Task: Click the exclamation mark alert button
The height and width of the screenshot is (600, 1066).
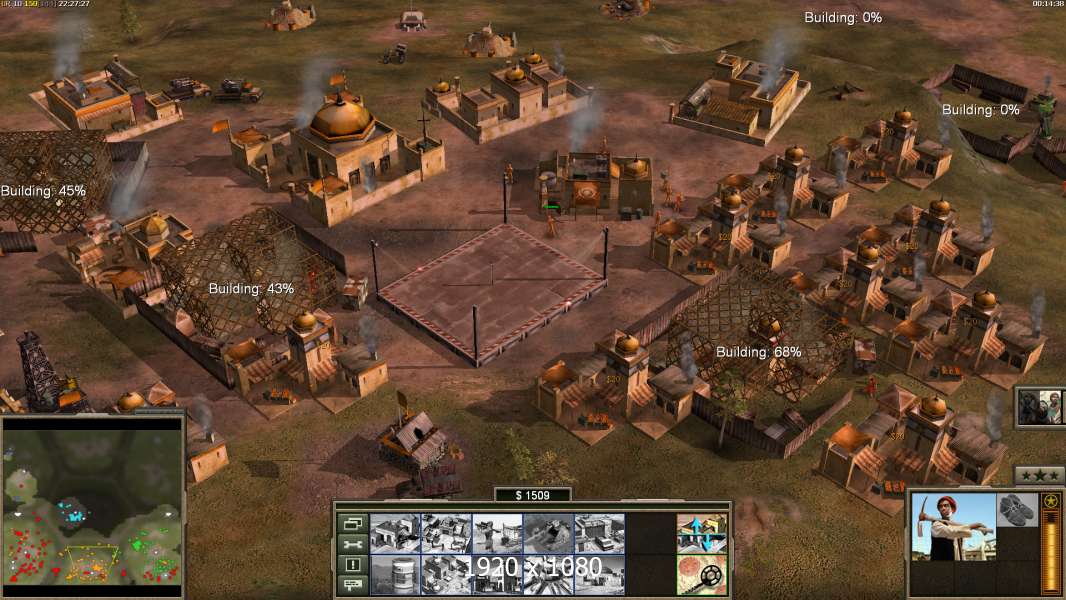Action: (x=353, y=565)
